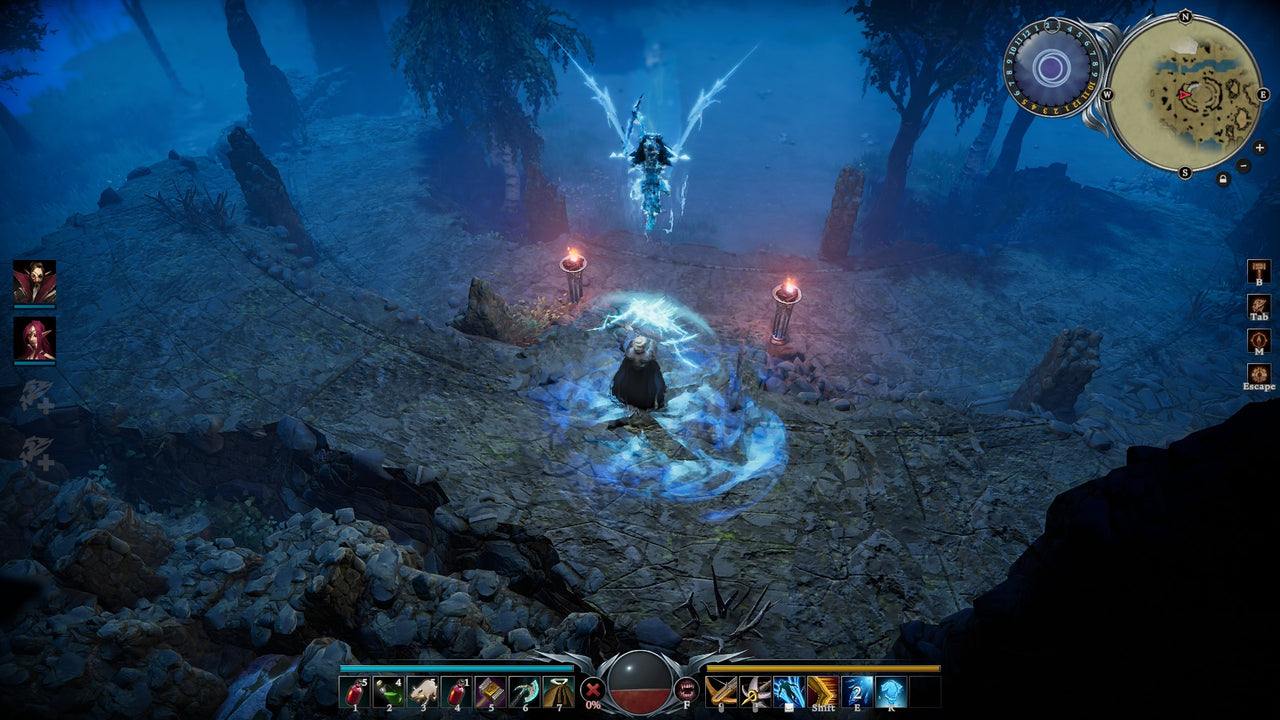Cast the blue teleport skill bound to E

click(857, 691)
